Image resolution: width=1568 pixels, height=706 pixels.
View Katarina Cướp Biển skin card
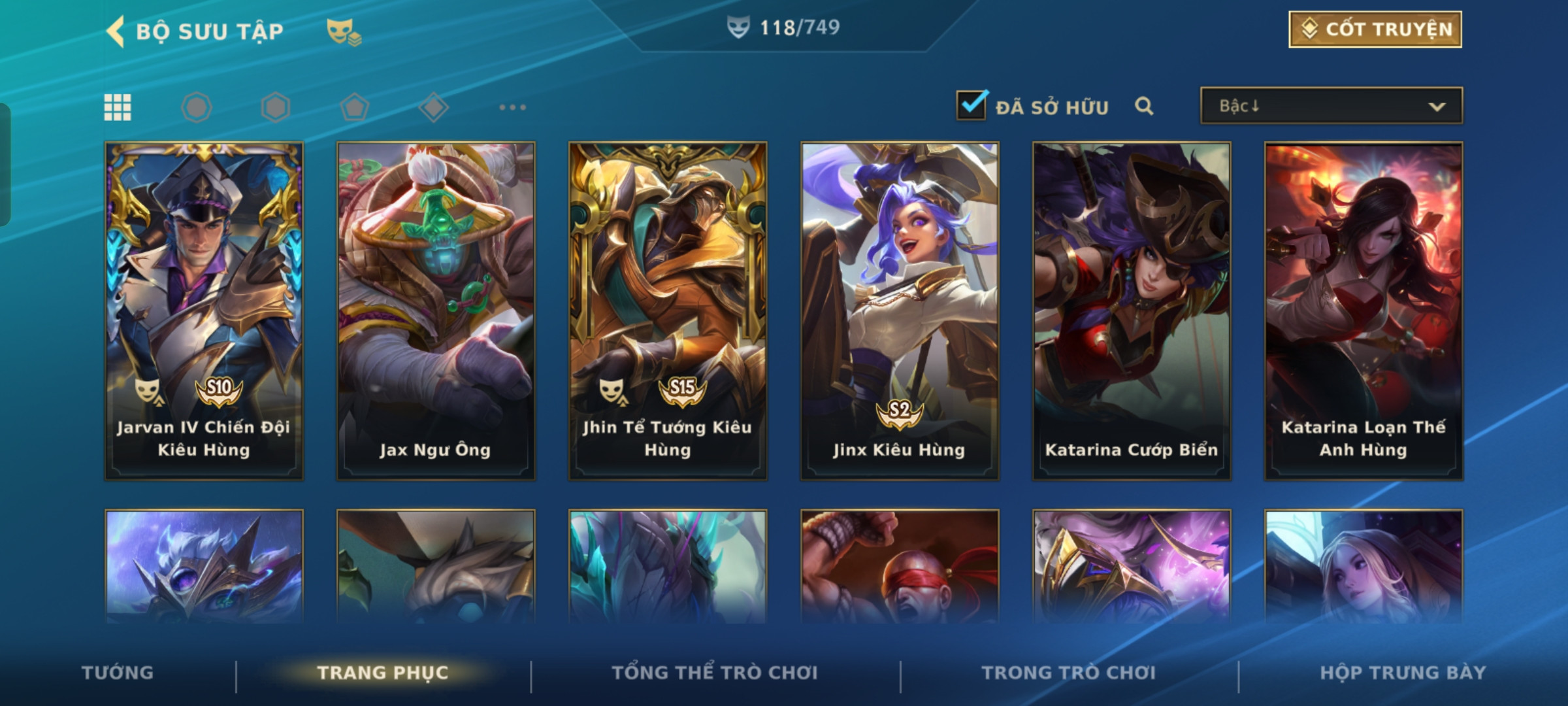click(x=1132, y=311)
